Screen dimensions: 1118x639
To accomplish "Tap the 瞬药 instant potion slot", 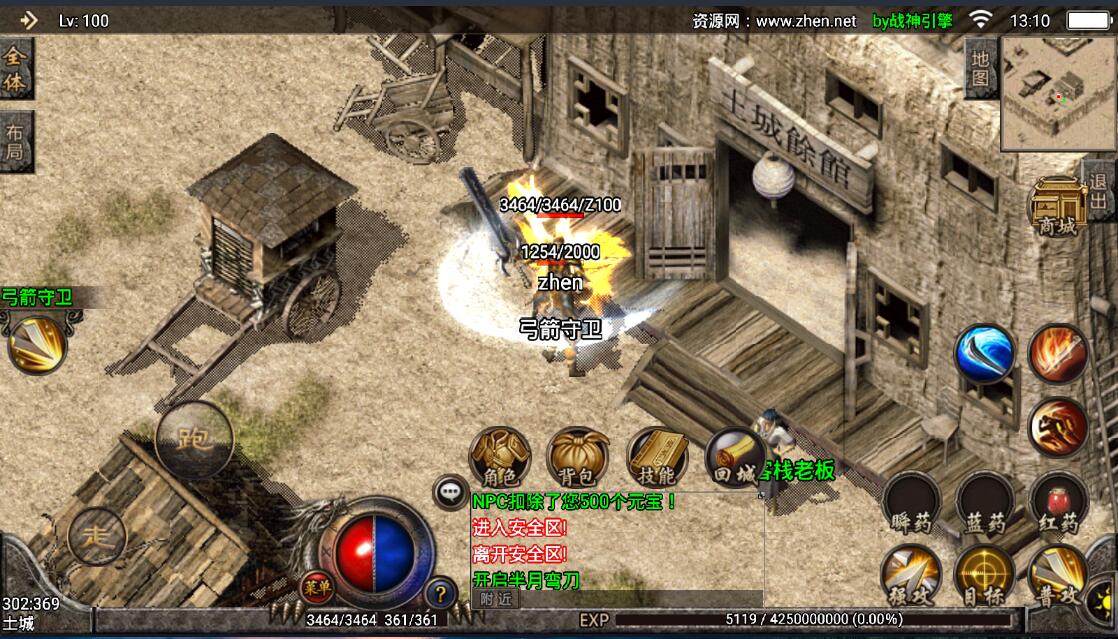I will (x=911, y=503).
